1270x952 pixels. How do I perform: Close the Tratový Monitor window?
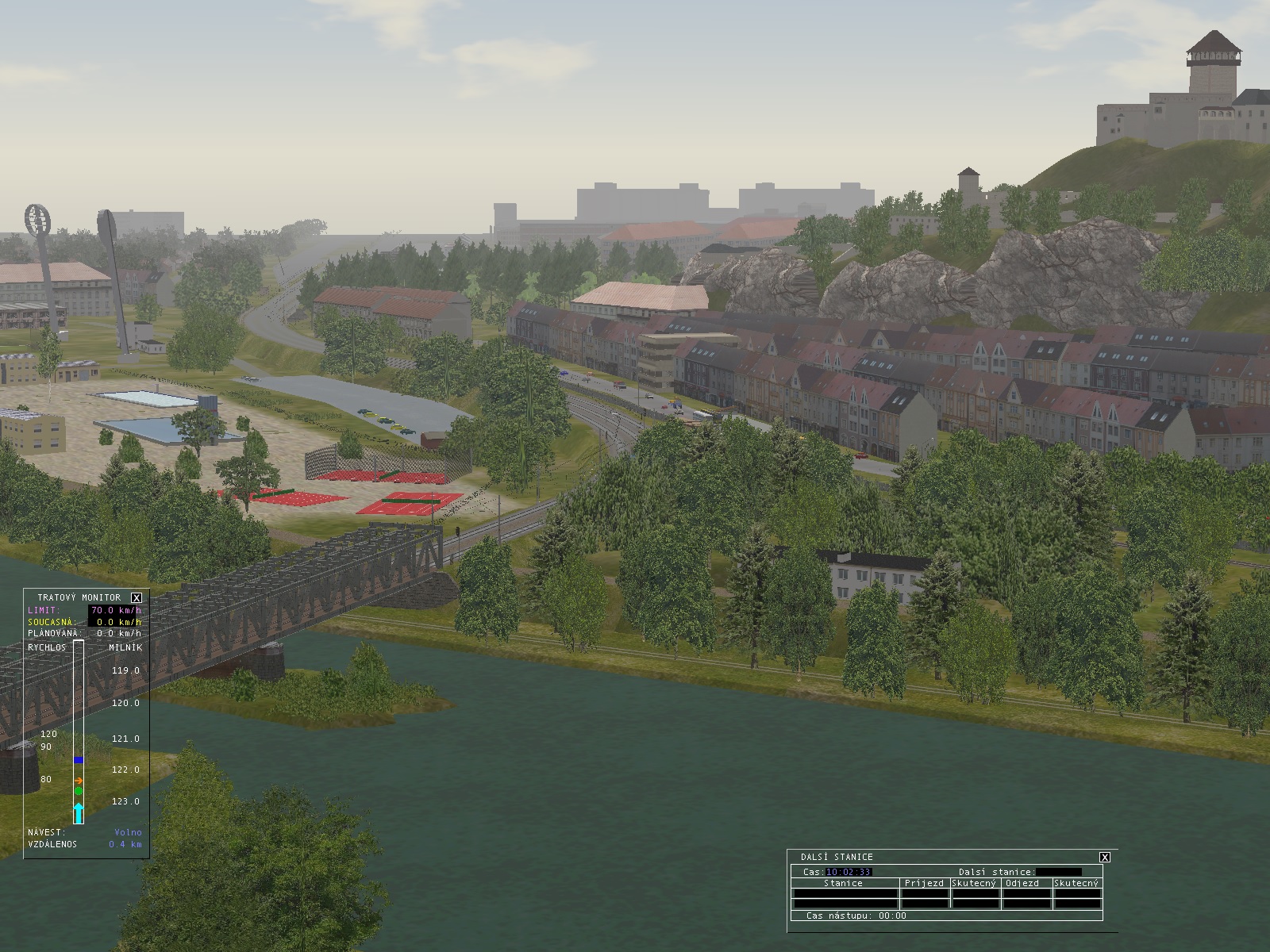(x=137, y=597)
